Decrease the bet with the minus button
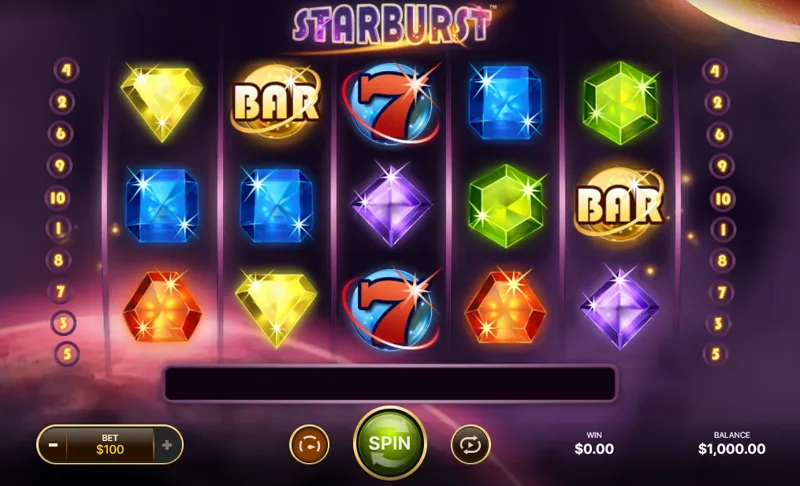The image size is (800, 486). coord(52,444)
